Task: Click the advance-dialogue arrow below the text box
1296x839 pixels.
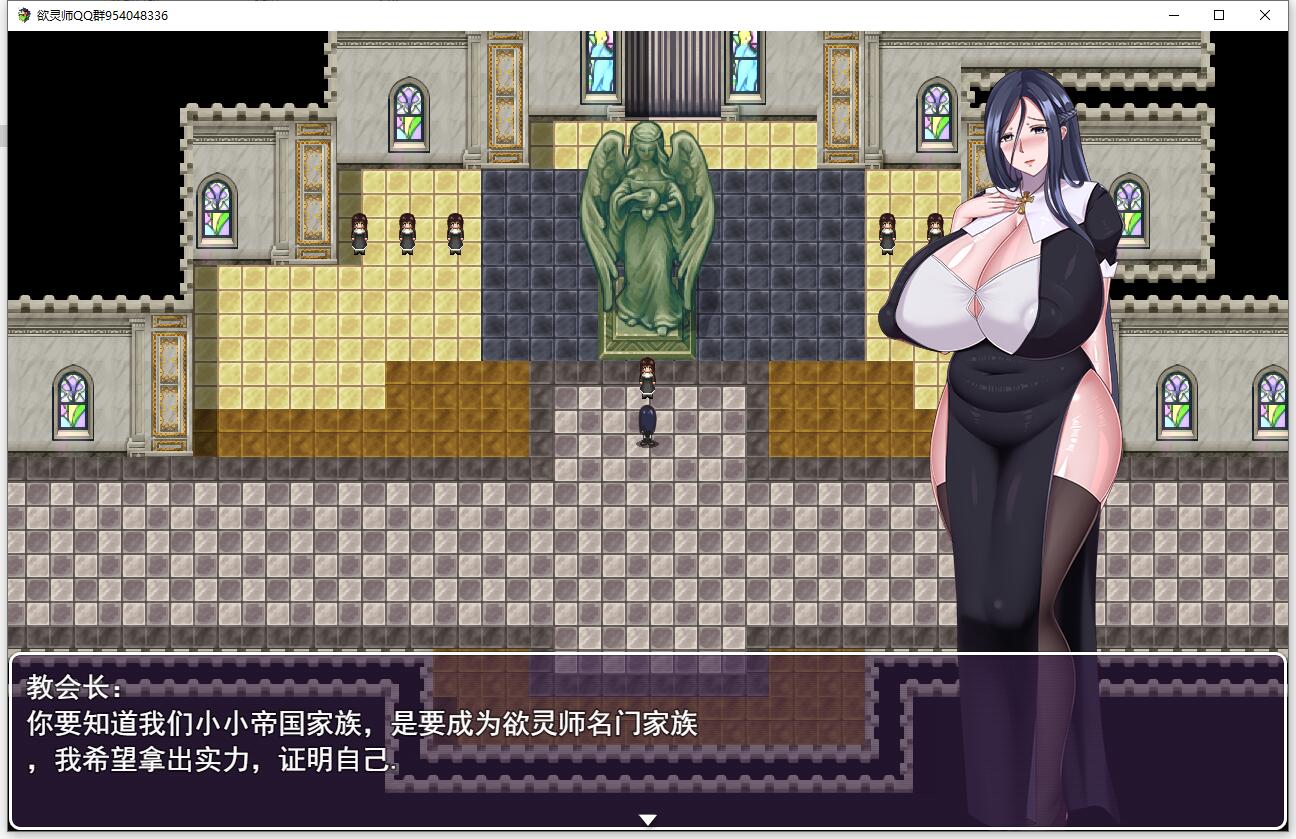Action: (648, 818)
